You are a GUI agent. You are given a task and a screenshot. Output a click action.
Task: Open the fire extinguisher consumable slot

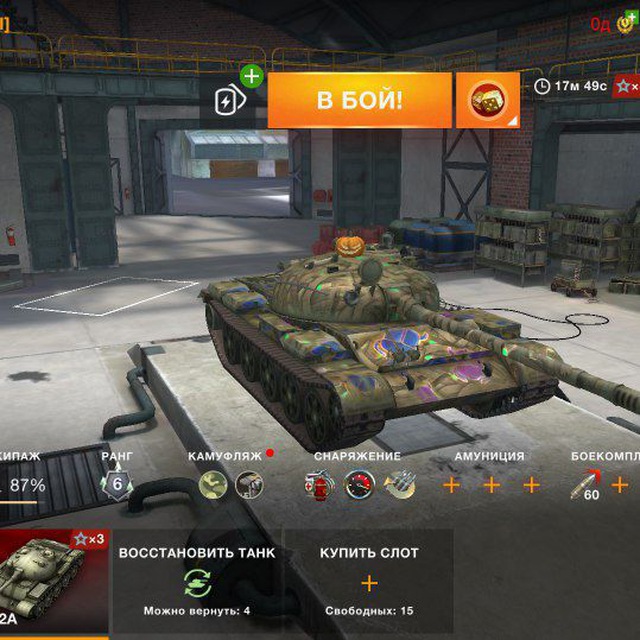tap(318, 485)
